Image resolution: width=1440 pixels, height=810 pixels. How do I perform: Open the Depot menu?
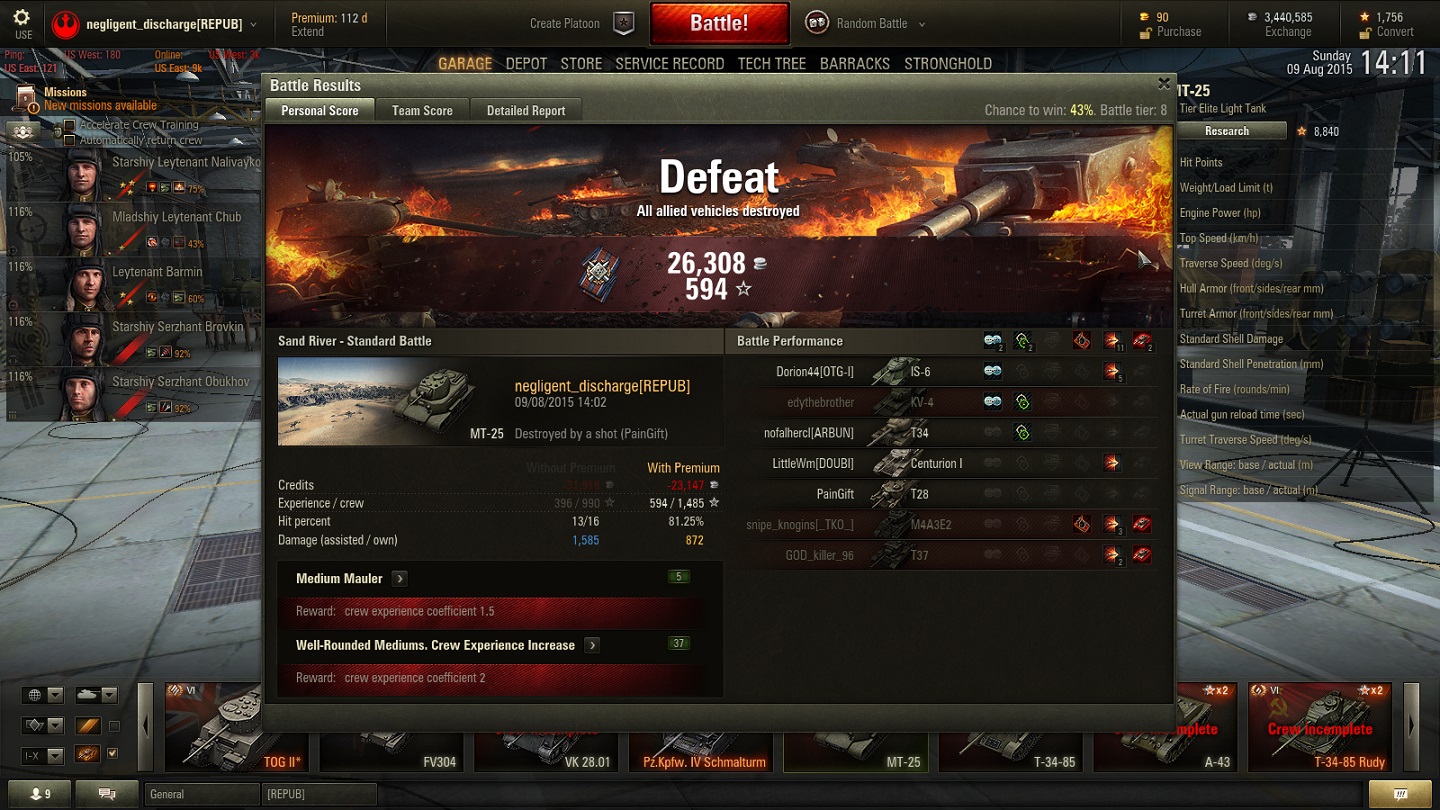click(526, 63)
